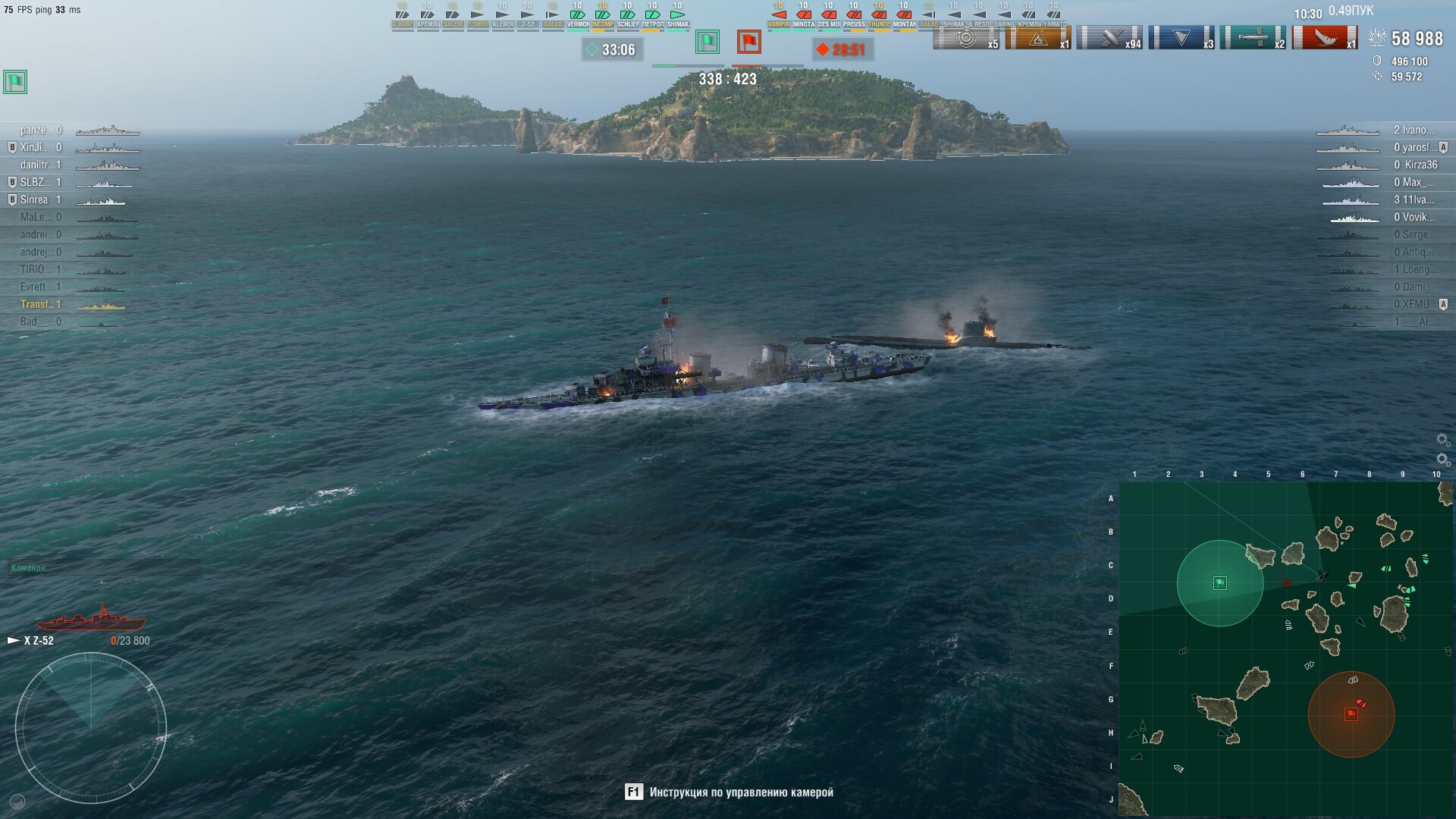Image resolution: width=1456 pixels, height=819 pixels.
Task: Click the red ship destroyed ribbon
Action: [x=1325, y=38]
